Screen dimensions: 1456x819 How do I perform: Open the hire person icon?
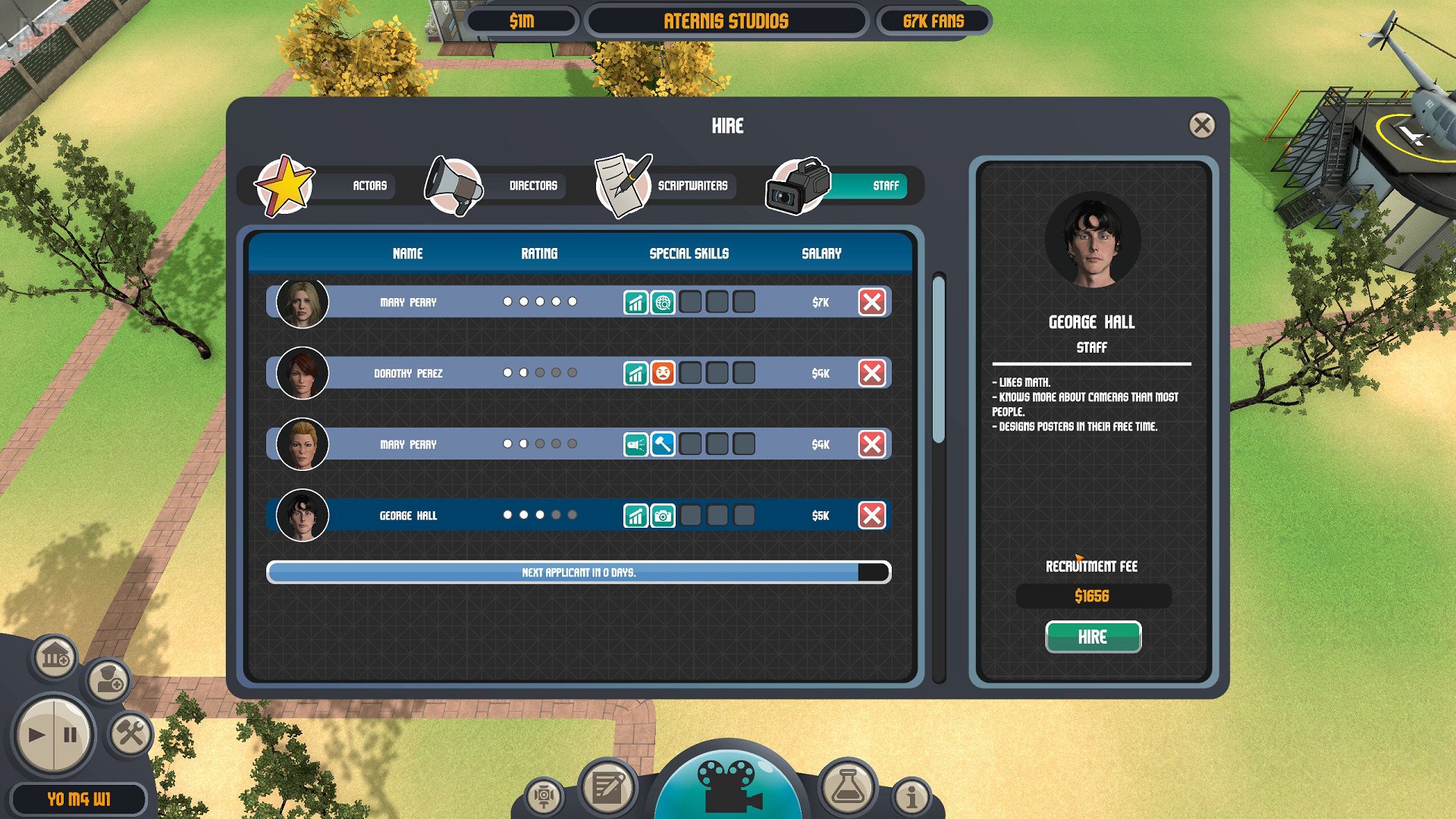click(x=108, y=679)
